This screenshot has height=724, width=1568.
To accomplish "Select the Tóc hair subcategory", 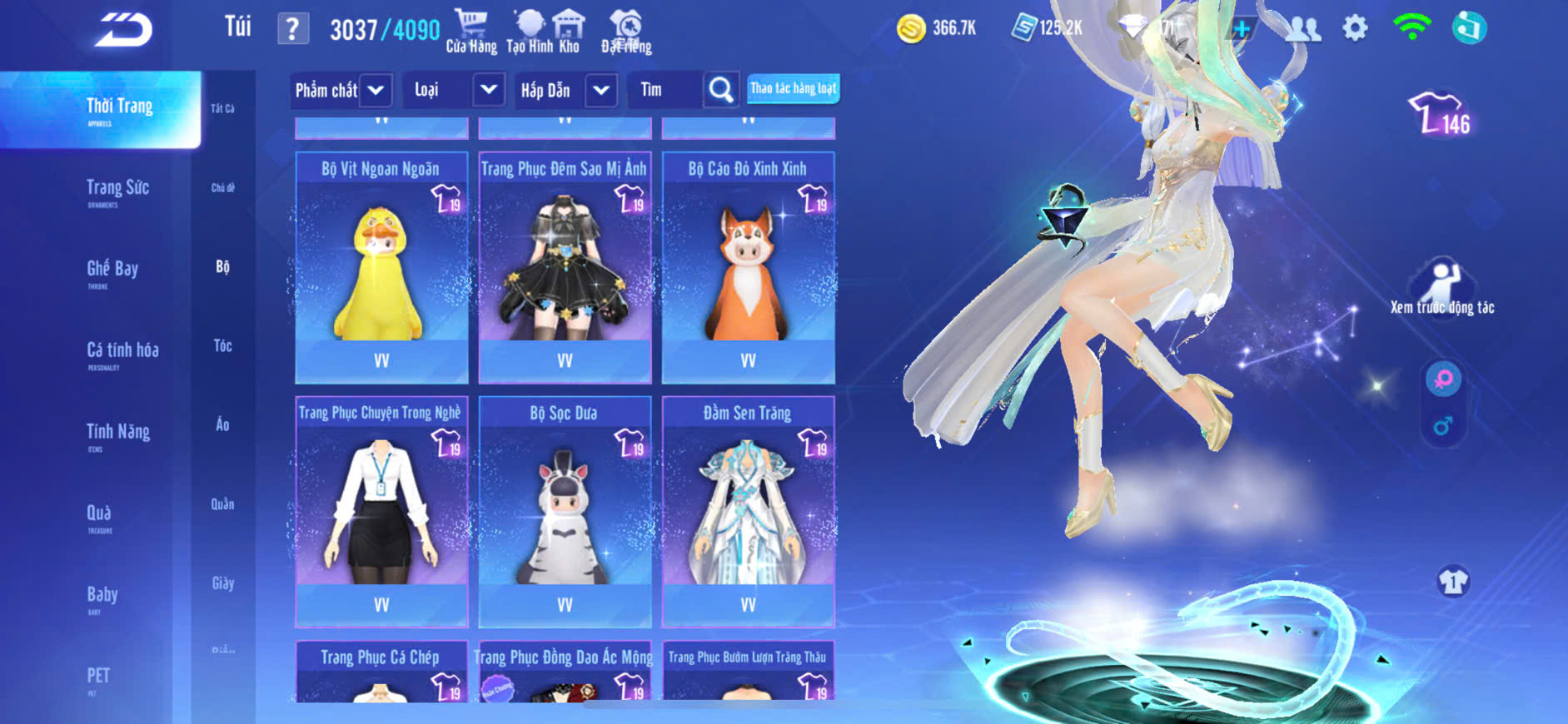I will tap(222, 345).
